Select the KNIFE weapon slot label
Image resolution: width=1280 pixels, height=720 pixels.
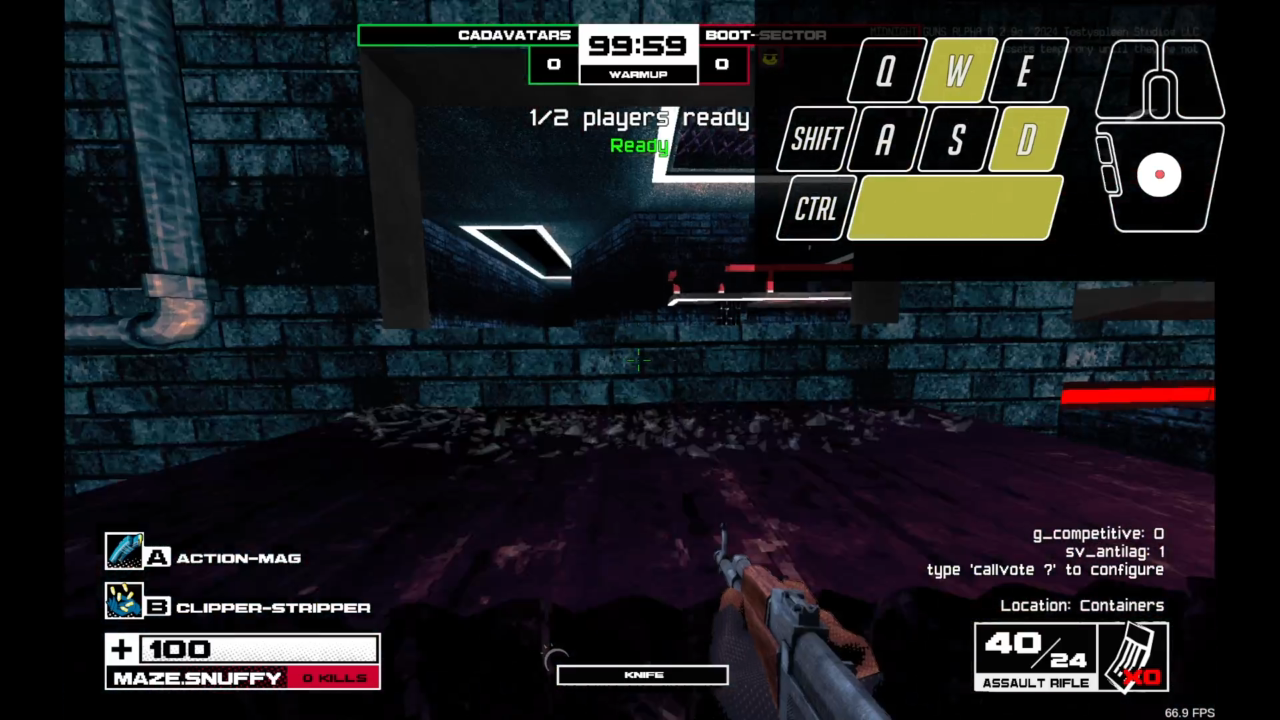(641, 674)
